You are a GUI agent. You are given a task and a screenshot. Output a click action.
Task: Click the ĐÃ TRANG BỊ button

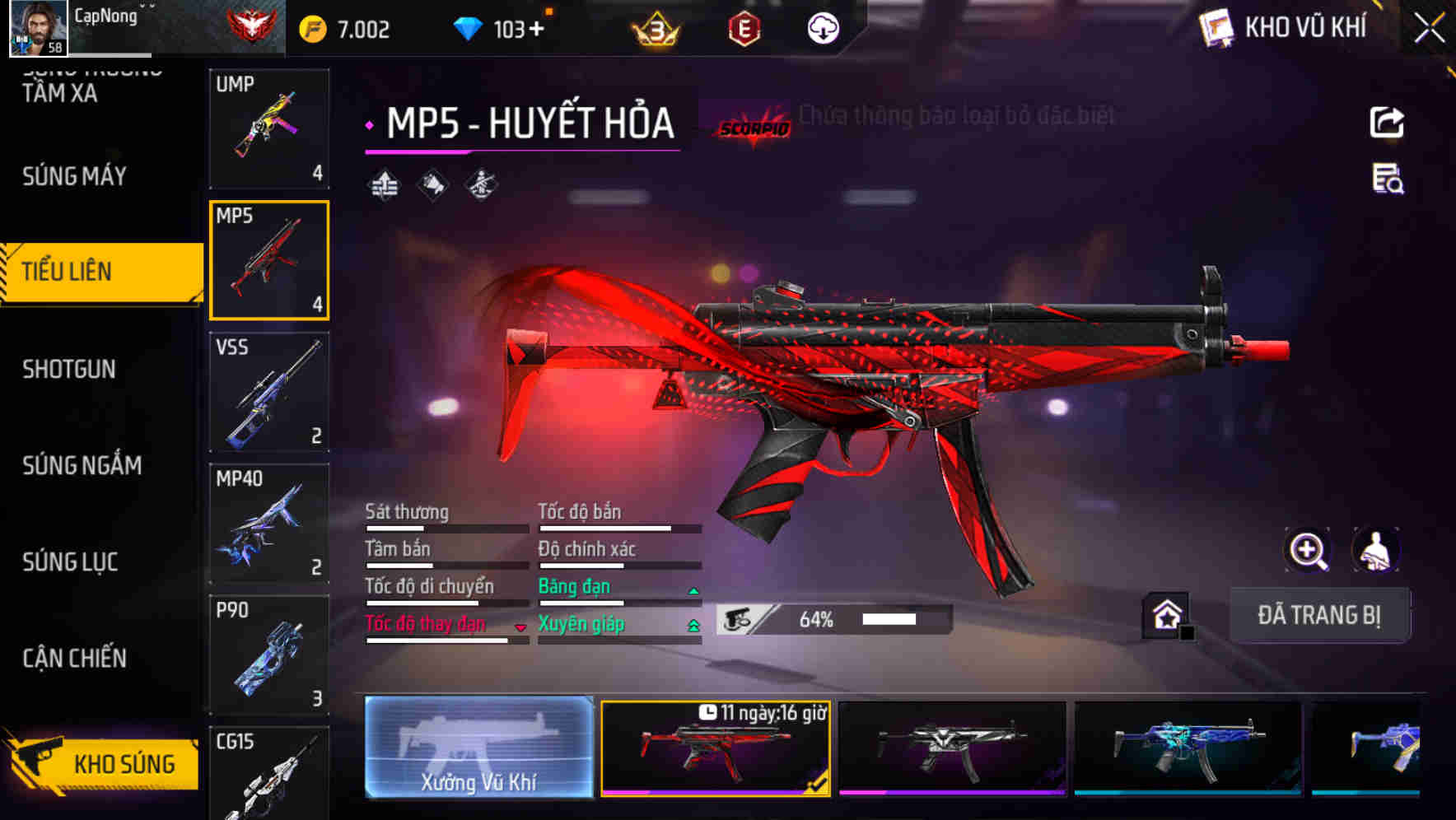click(x=1319, y=614)
